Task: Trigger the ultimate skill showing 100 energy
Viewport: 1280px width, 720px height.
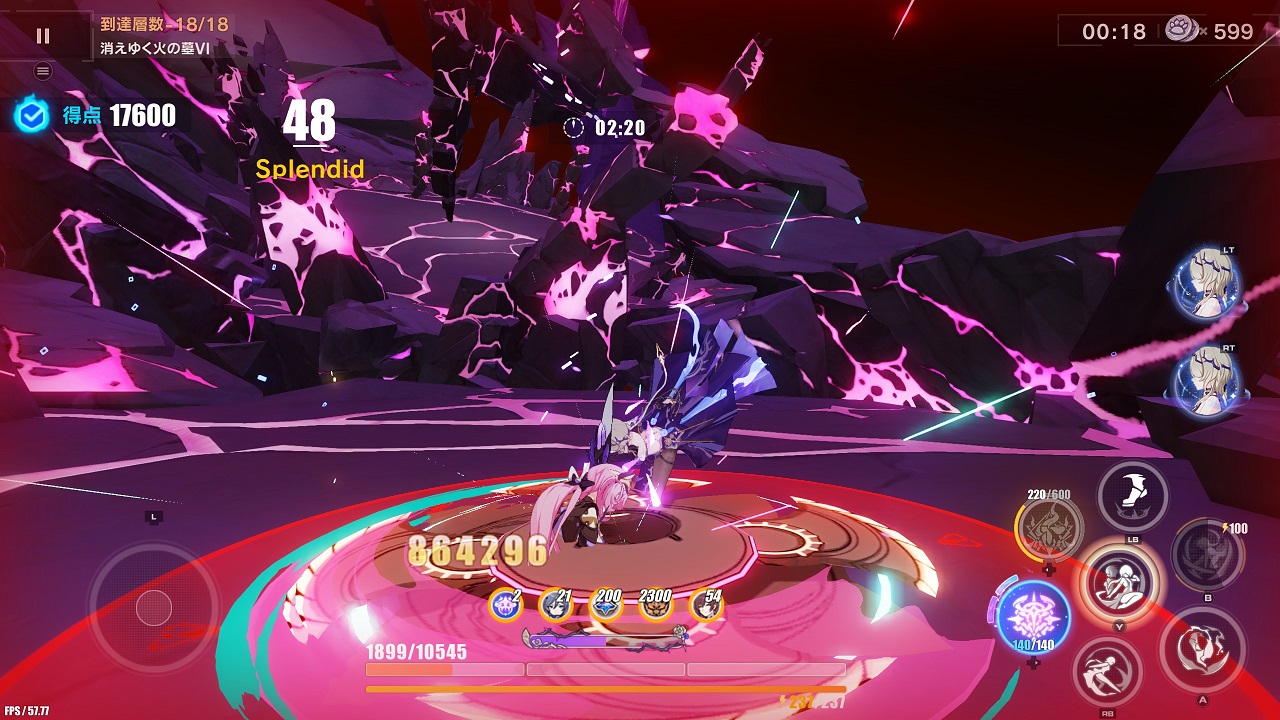Action: (x=1207, y=554)
